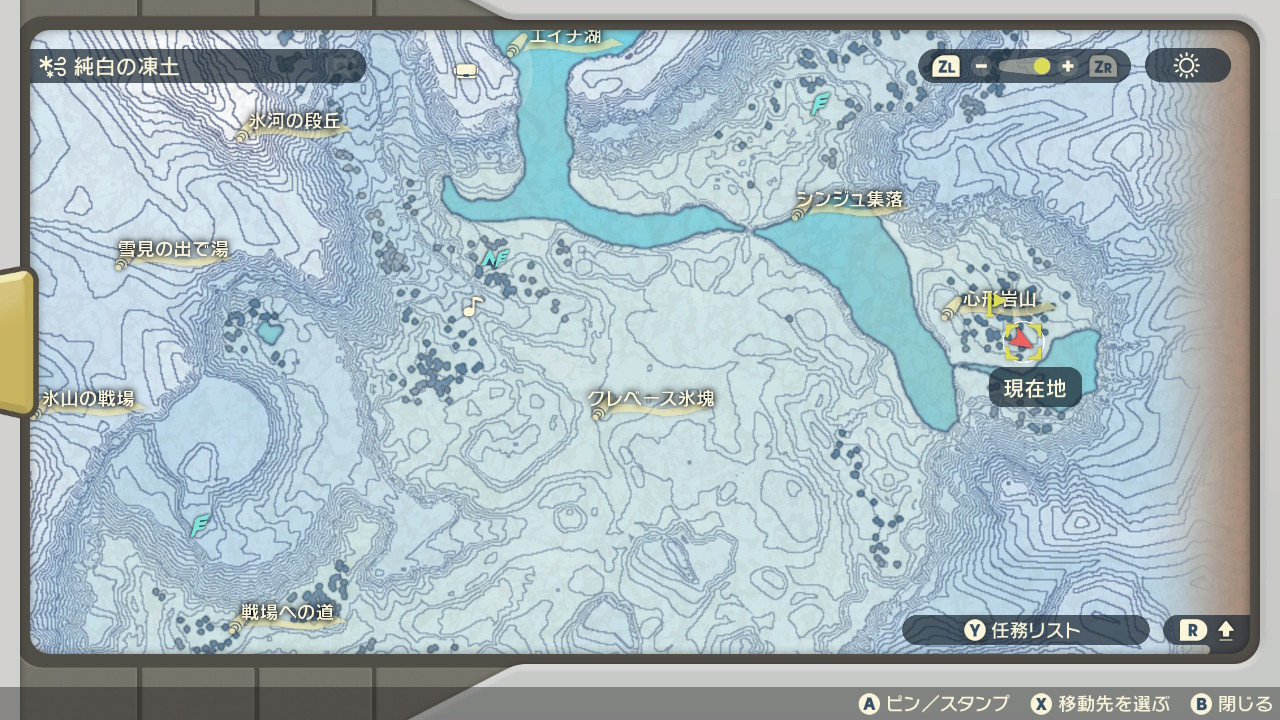Image resolution: width=1280 pixels, height=720 pixels.
Task: Select the 氷河の段丘 map label
Action: tap(294, 123)
